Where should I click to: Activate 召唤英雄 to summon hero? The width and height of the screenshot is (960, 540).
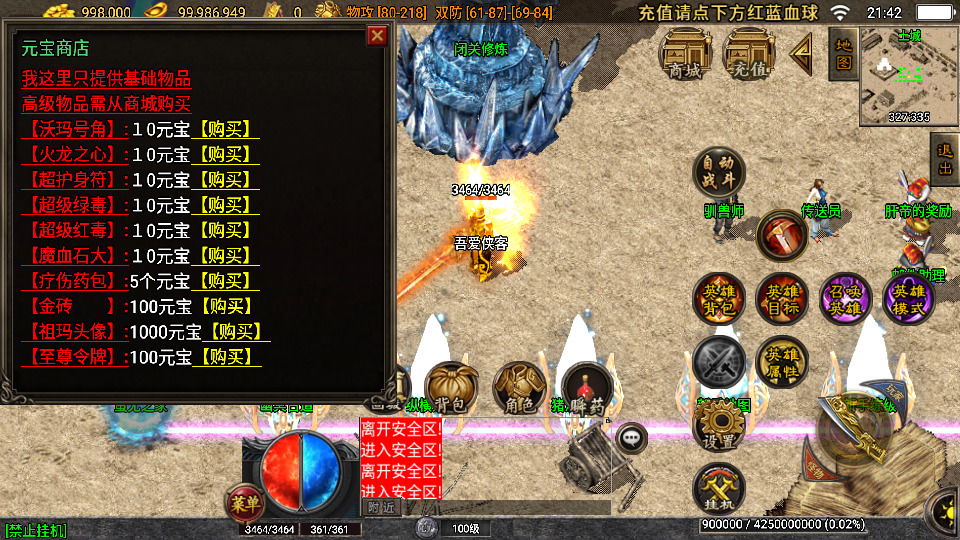pos(845,298)
